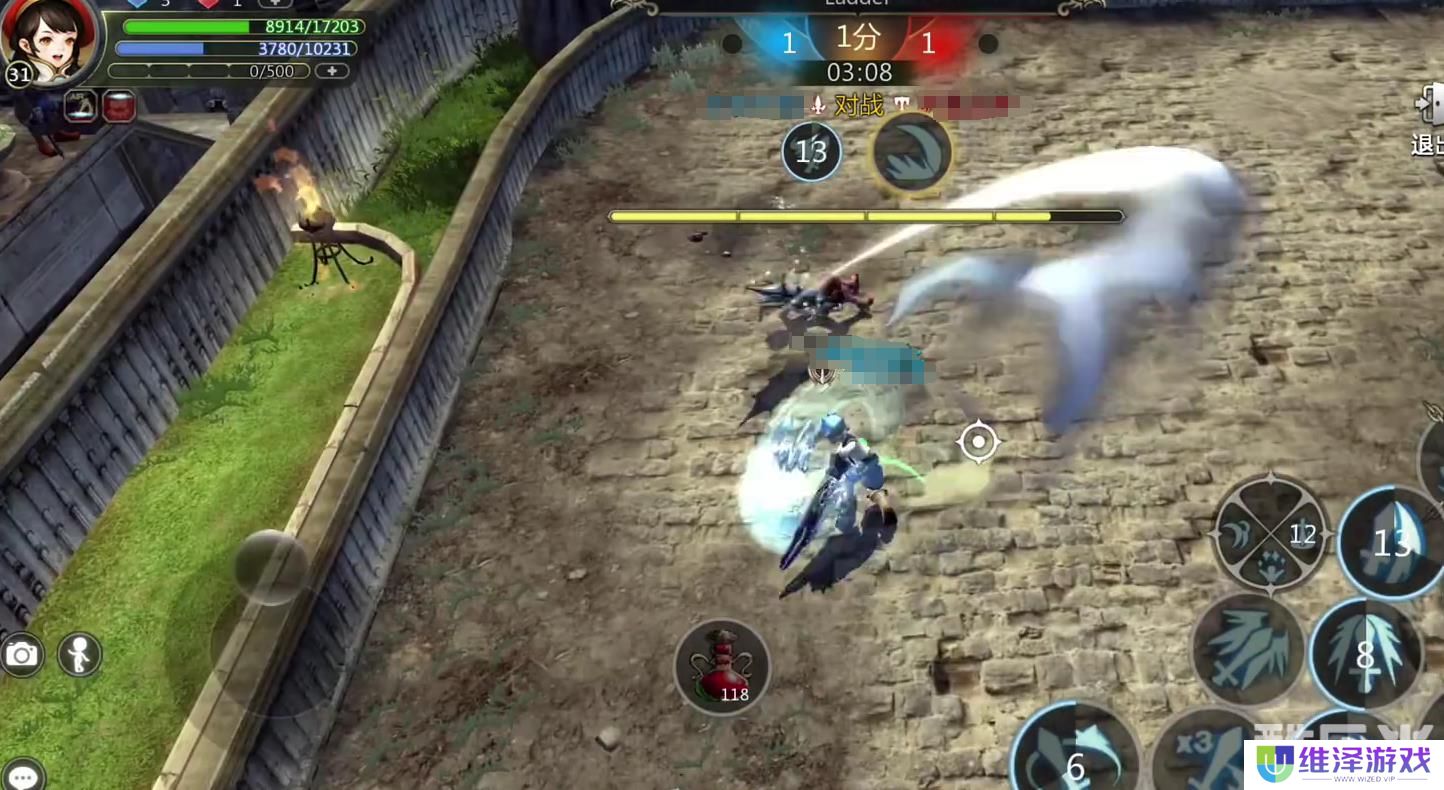Select the red drum buff icon
This screenshot has height=790, width=1444.
(x=119, y=105)
